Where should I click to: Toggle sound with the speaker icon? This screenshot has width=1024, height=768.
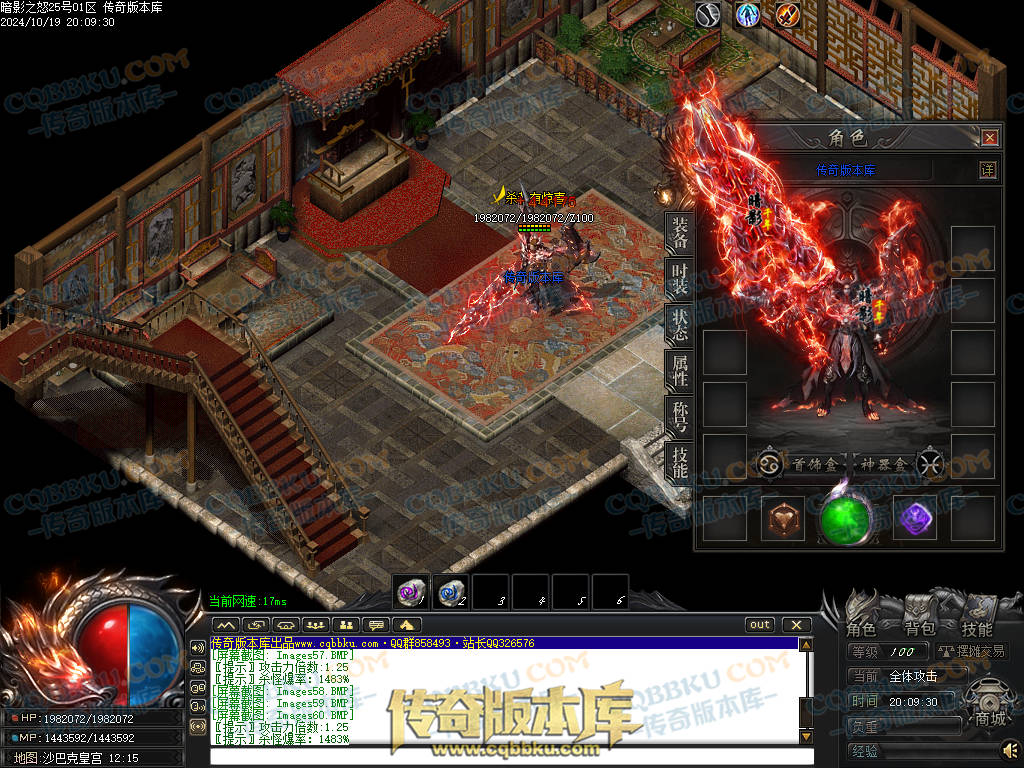(x=1010, y=749)
